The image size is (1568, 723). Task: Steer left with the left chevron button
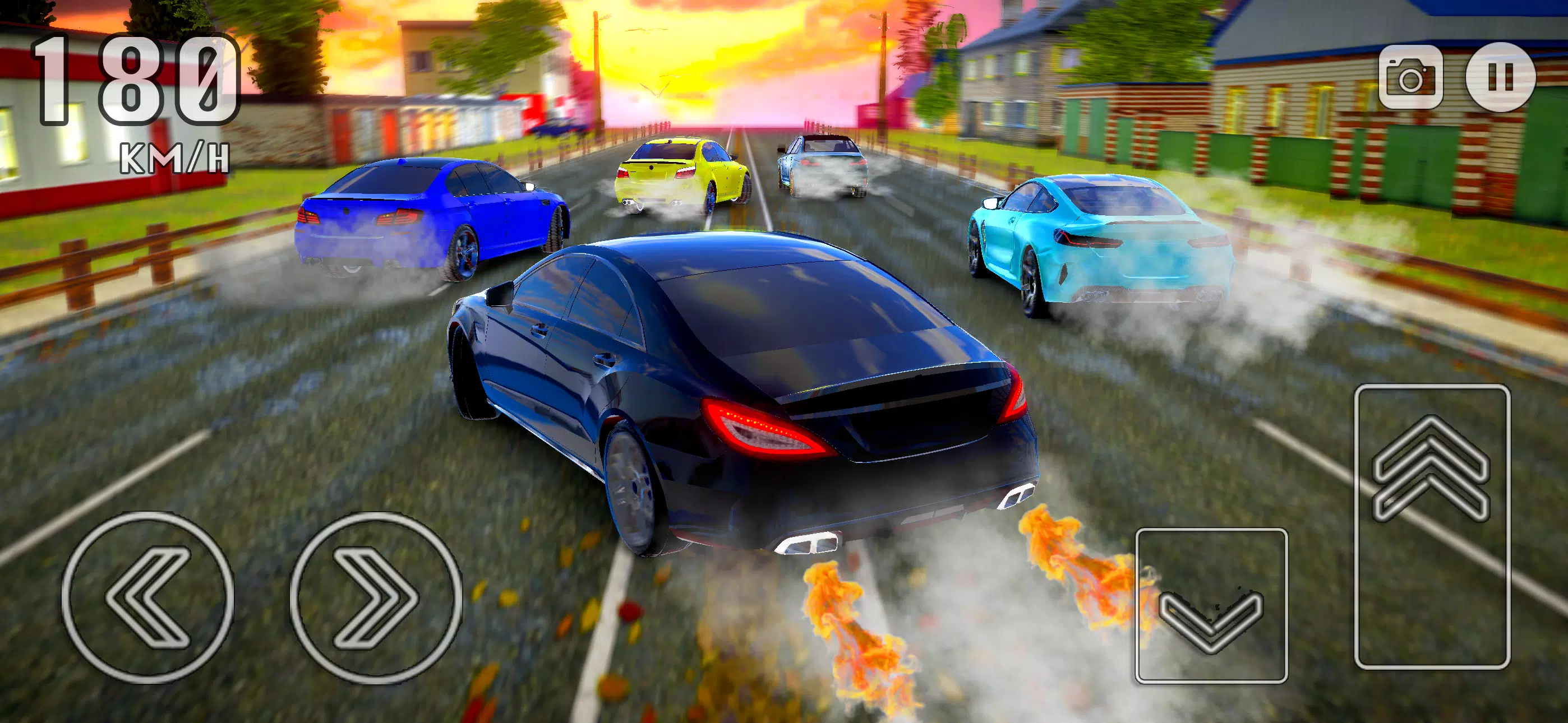[148, 597]
